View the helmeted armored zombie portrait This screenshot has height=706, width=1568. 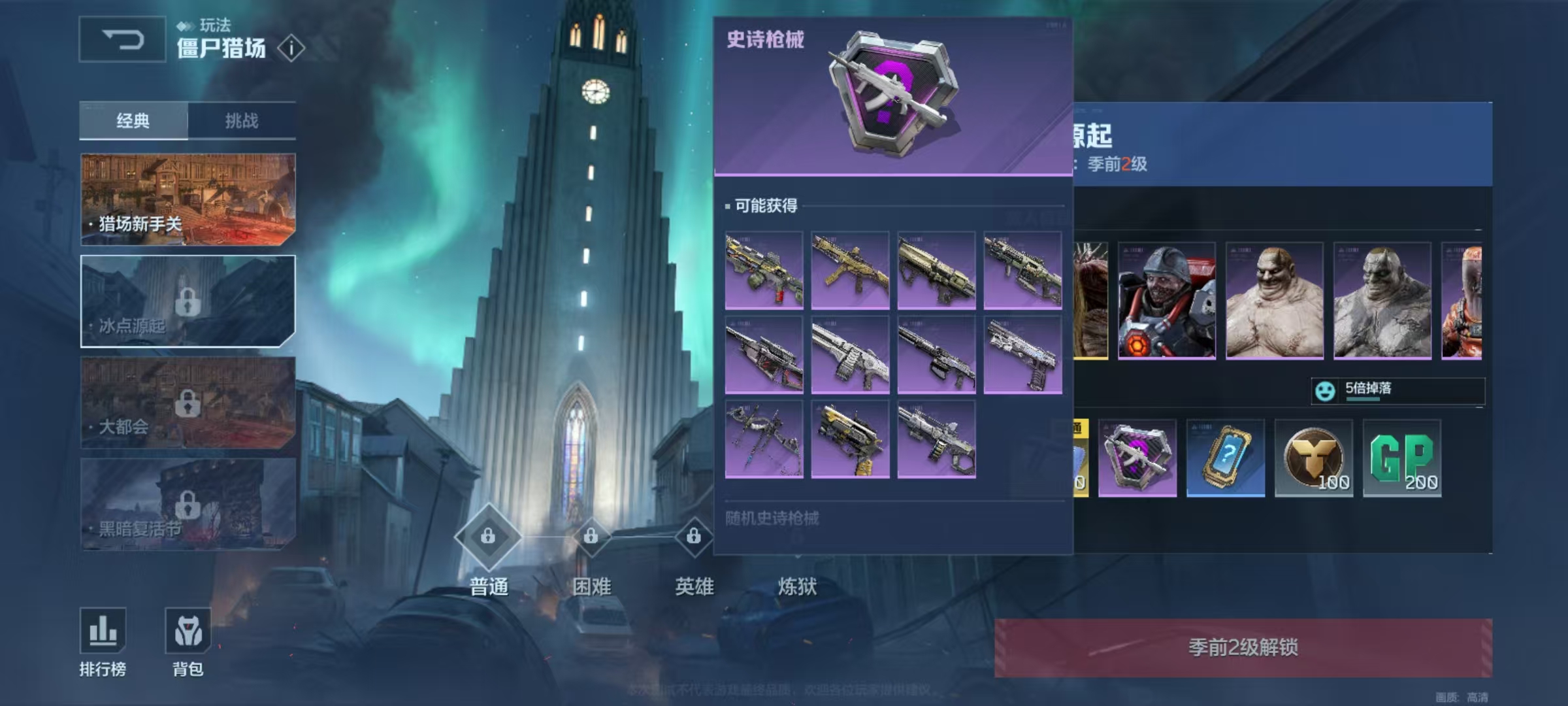tap(1167, 301)
